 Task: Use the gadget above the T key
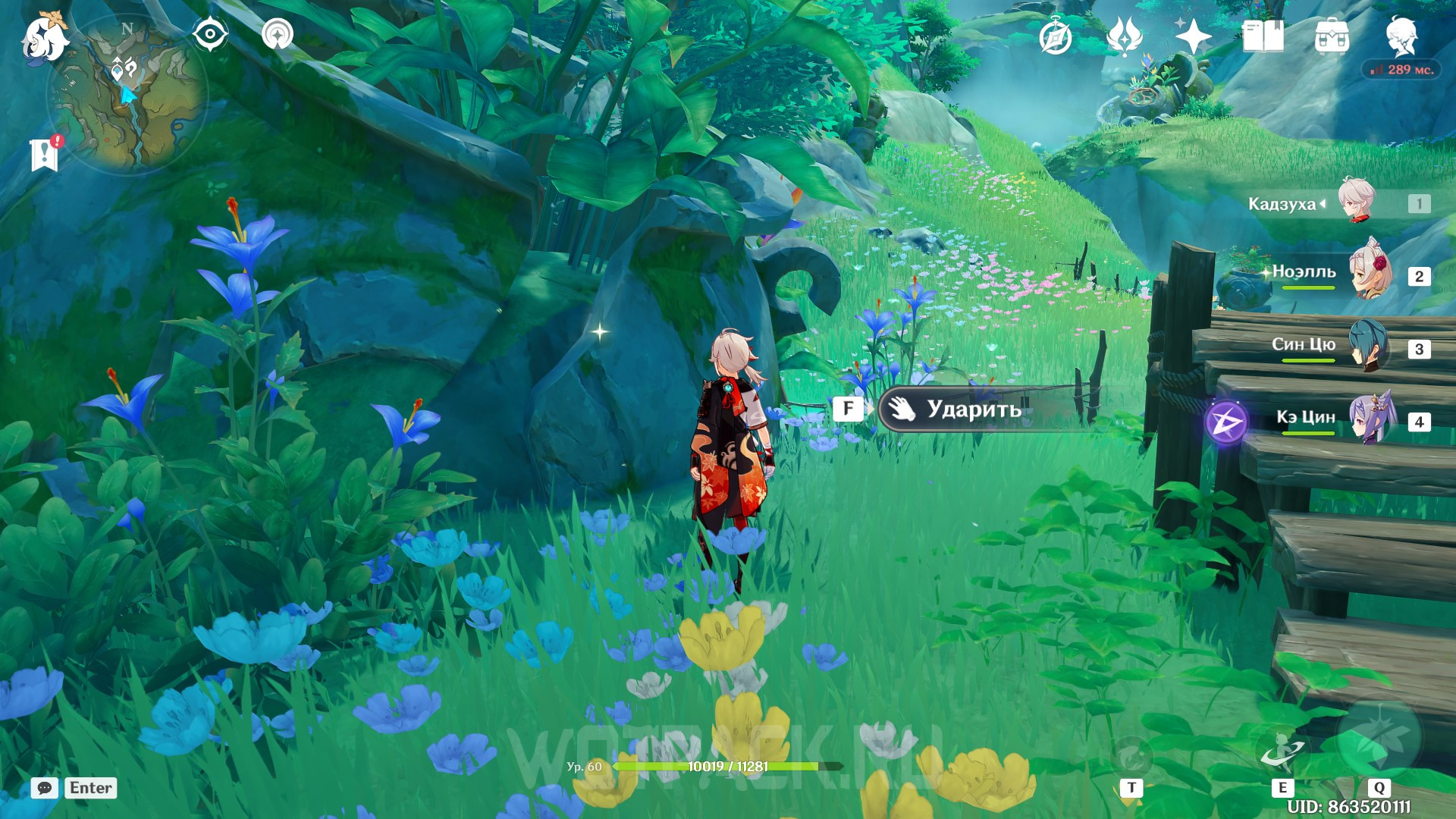tap(1131, 755)
